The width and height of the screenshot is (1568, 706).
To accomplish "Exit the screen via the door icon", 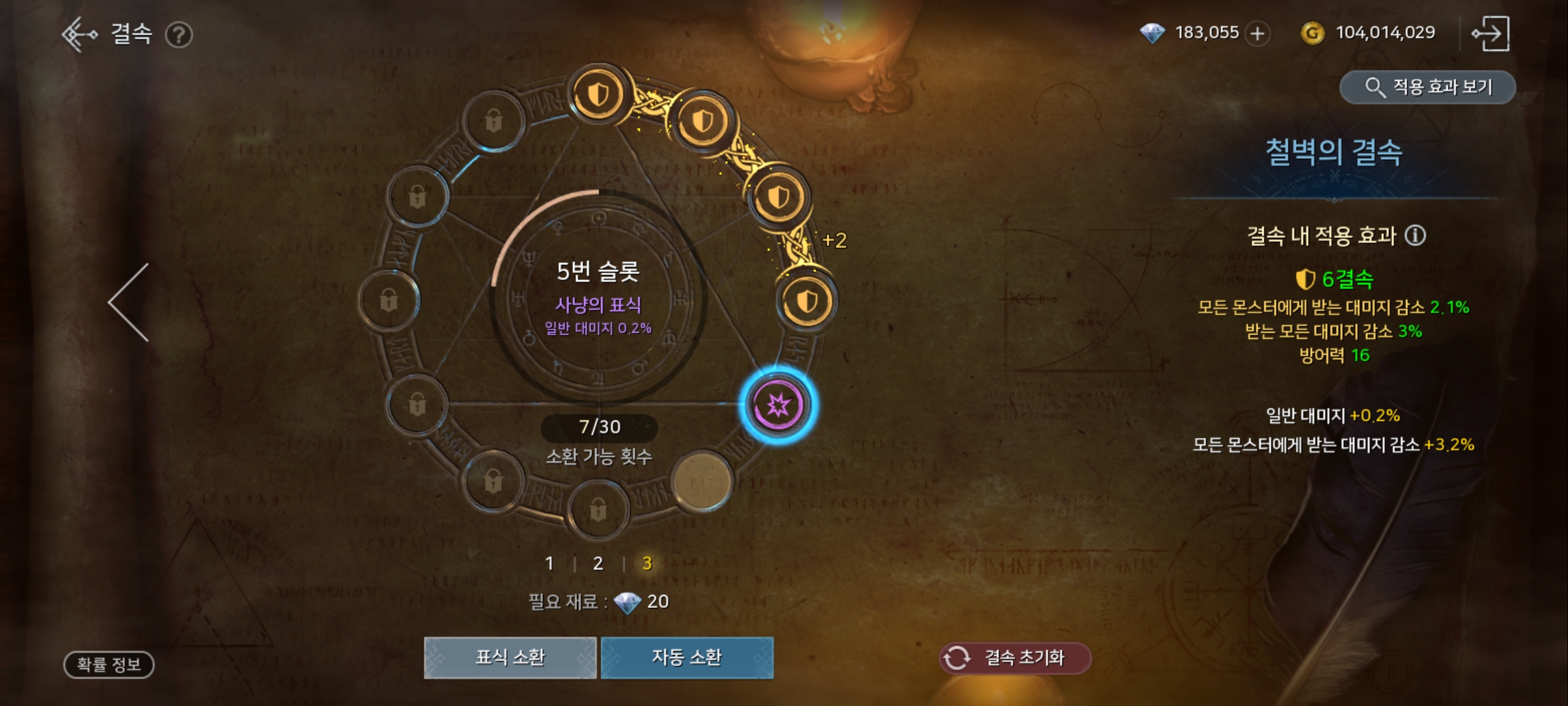I will (1490, 33).
